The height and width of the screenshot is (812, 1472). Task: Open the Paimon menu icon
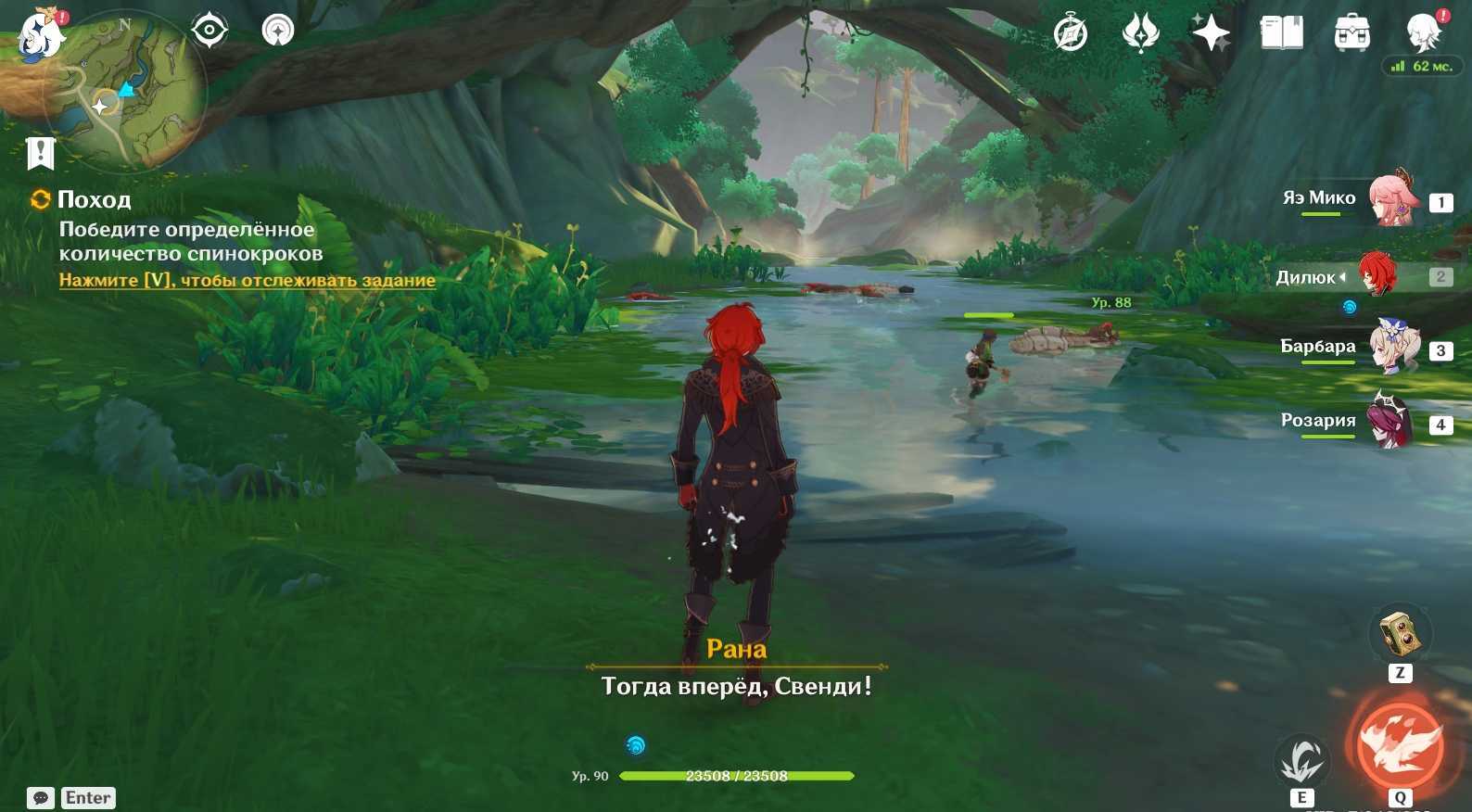coord(43,35)
